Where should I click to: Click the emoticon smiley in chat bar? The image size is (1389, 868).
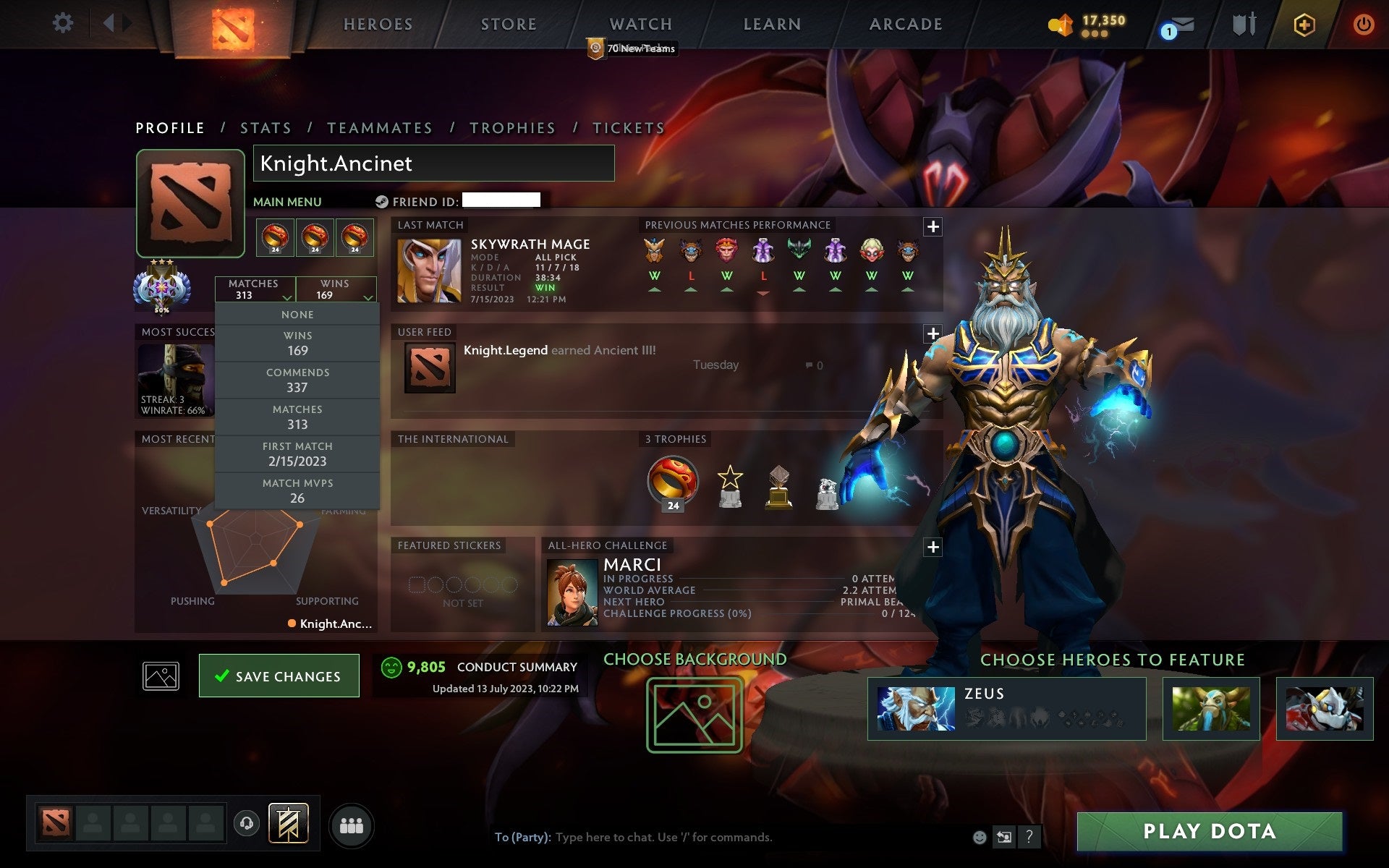tap(980, 838)
